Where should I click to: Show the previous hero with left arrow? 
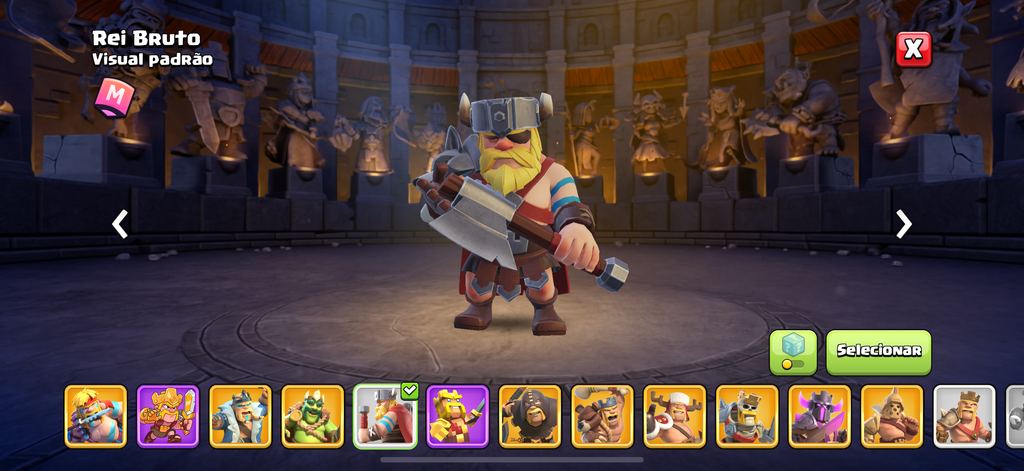point(120,224)
